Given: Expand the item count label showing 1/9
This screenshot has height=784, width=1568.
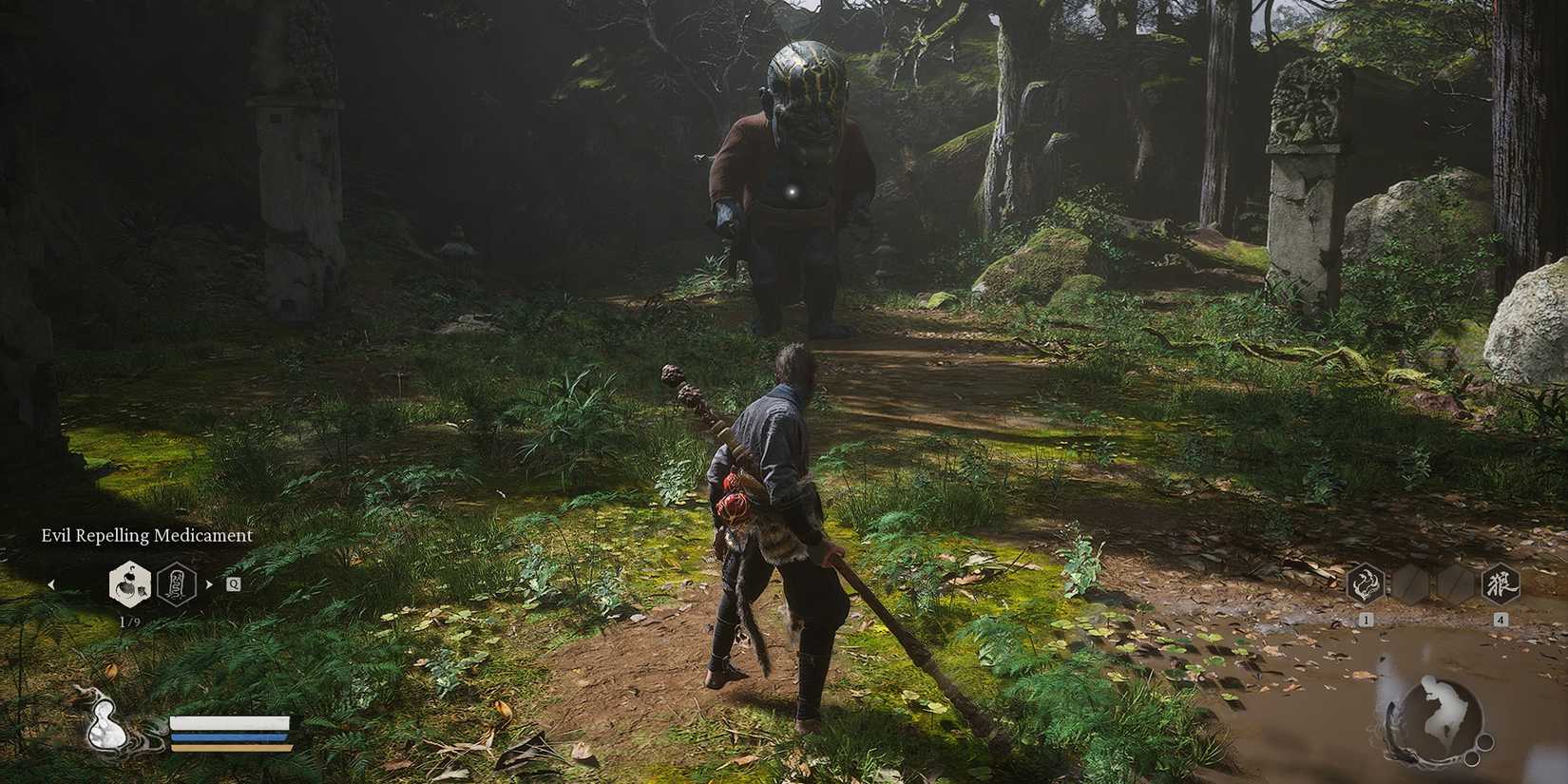Looking at the screenshot, I should click(x=130, y=619).
